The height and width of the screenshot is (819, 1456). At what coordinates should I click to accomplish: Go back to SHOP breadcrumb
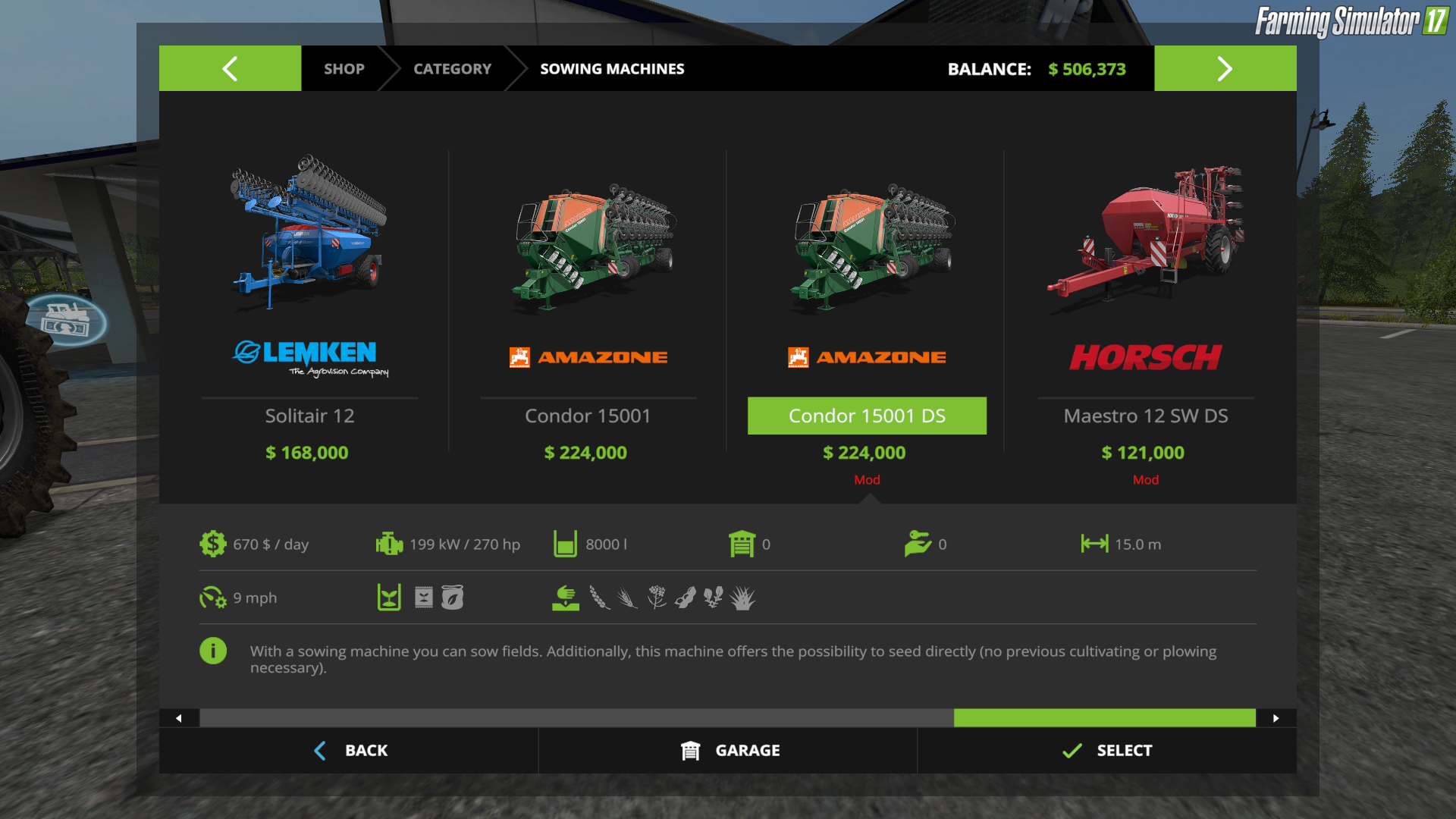tap(344, 68)
